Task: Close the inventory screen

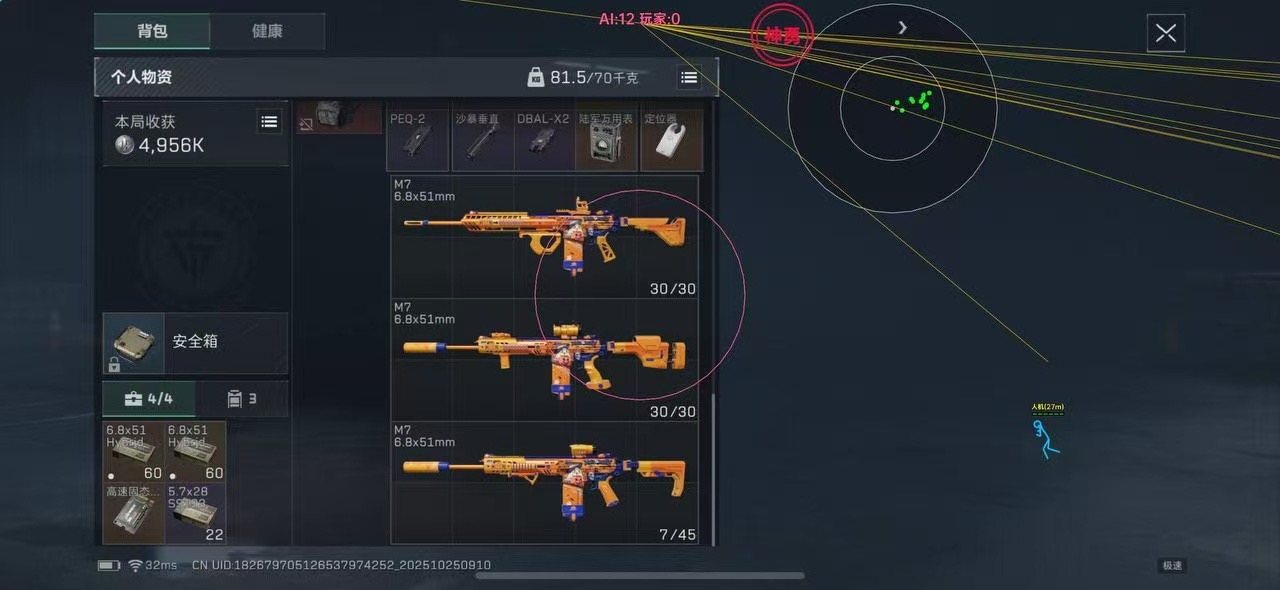Action: [x=1165, y=33]
